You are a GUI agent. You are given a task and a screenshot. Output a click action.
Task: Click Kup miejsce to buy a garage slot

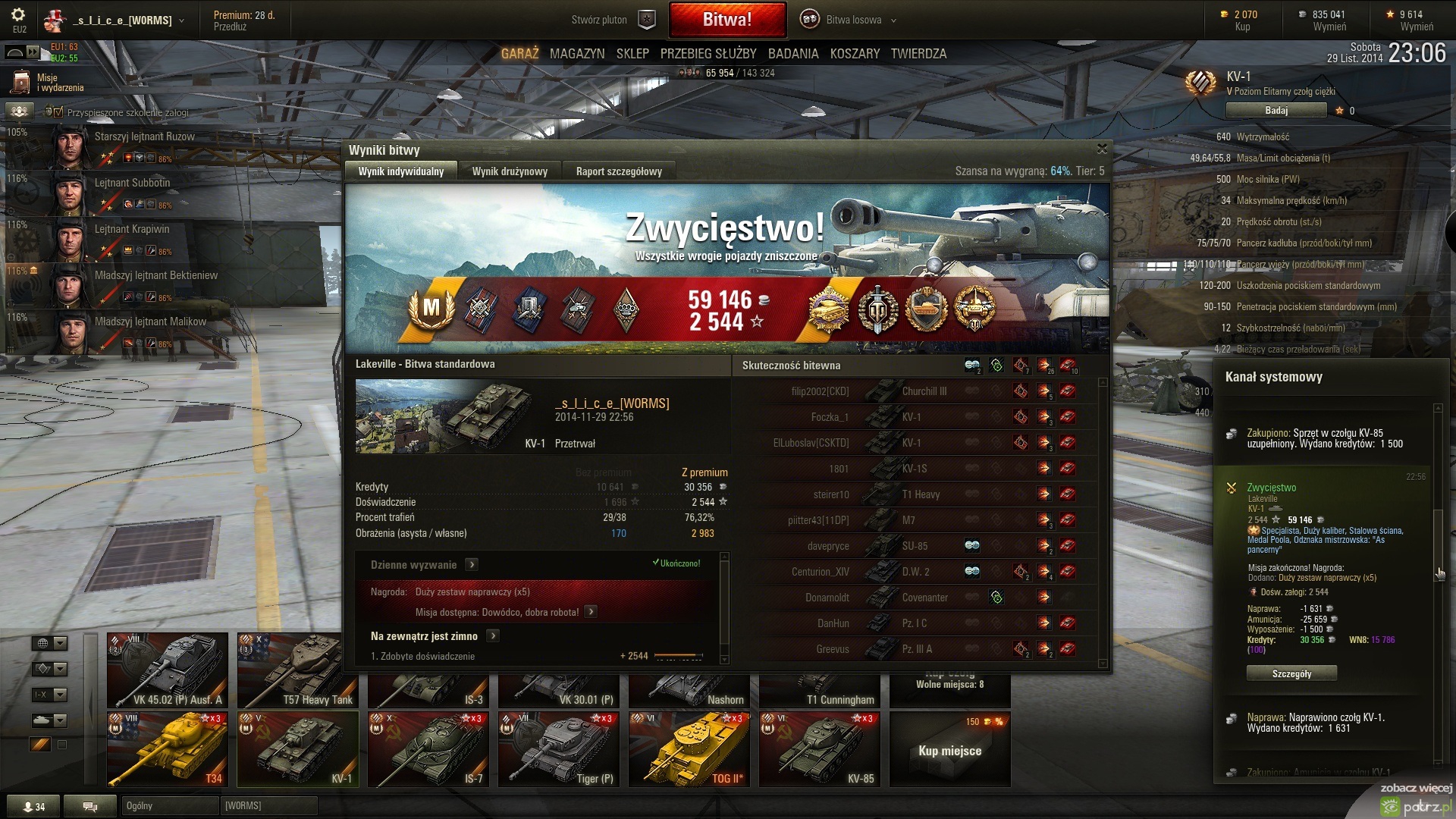tap(949, 751)
